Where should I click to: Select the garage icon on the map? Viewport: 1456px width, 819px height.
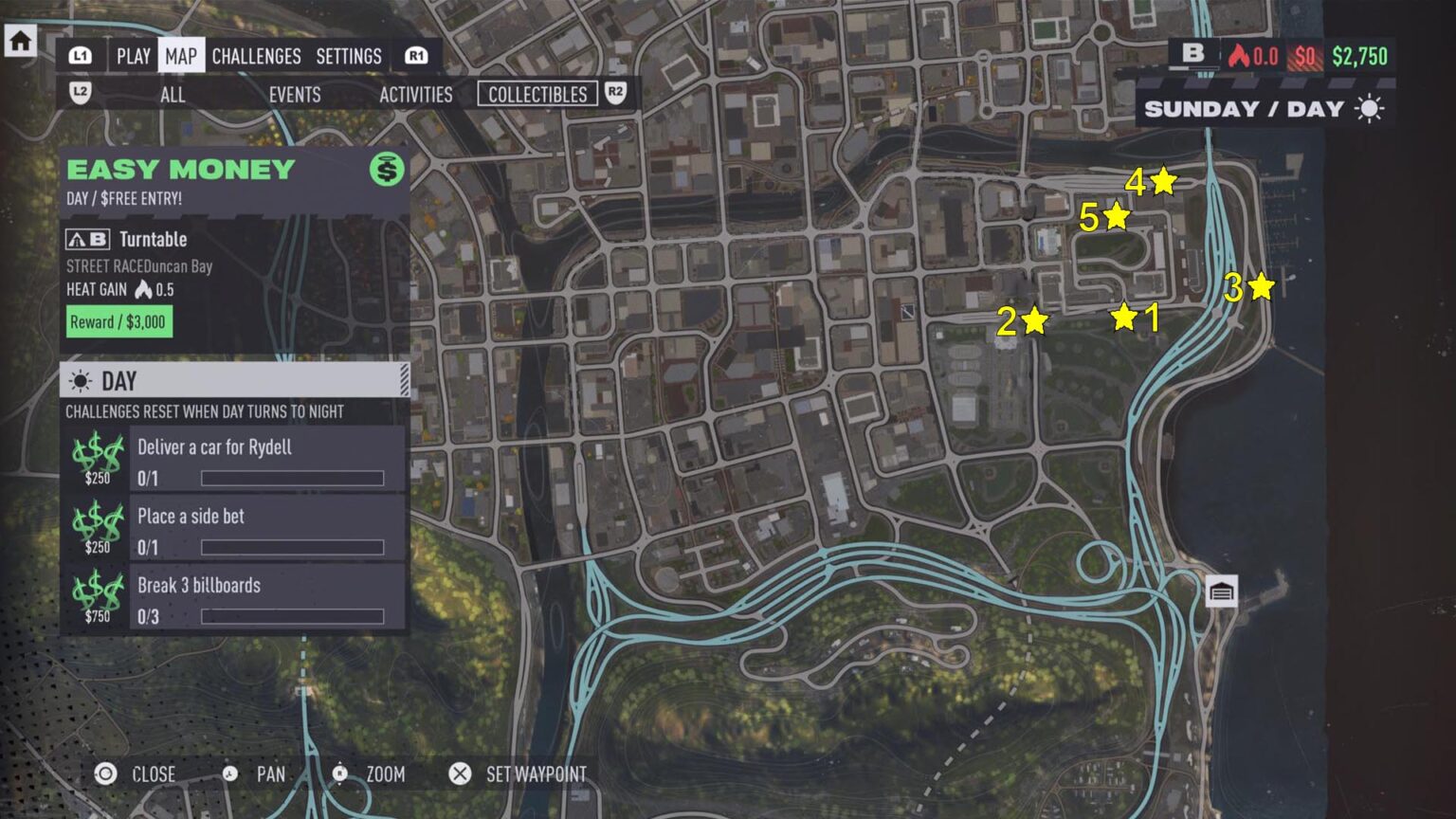(x=1223, y=591)
